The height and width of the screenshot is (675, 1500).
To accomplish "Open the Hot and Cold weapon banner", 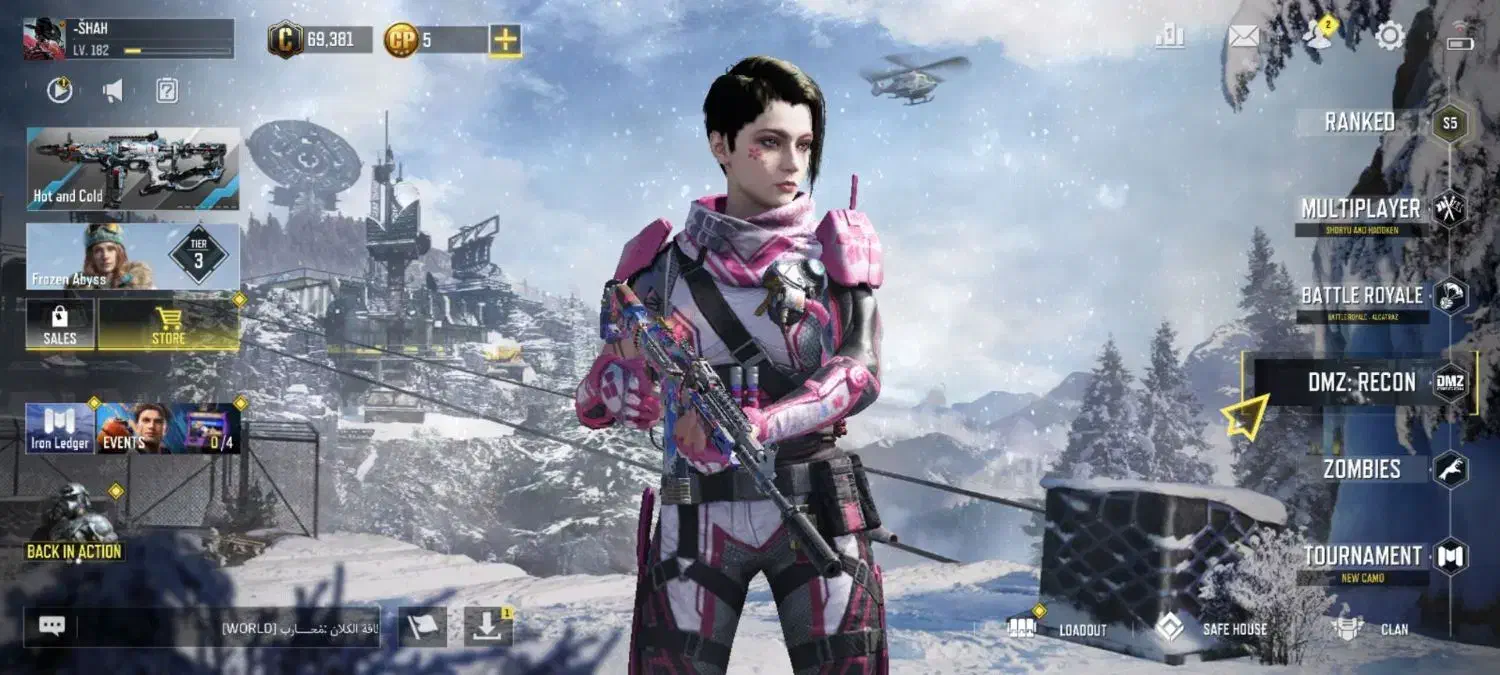I will 133,168.
